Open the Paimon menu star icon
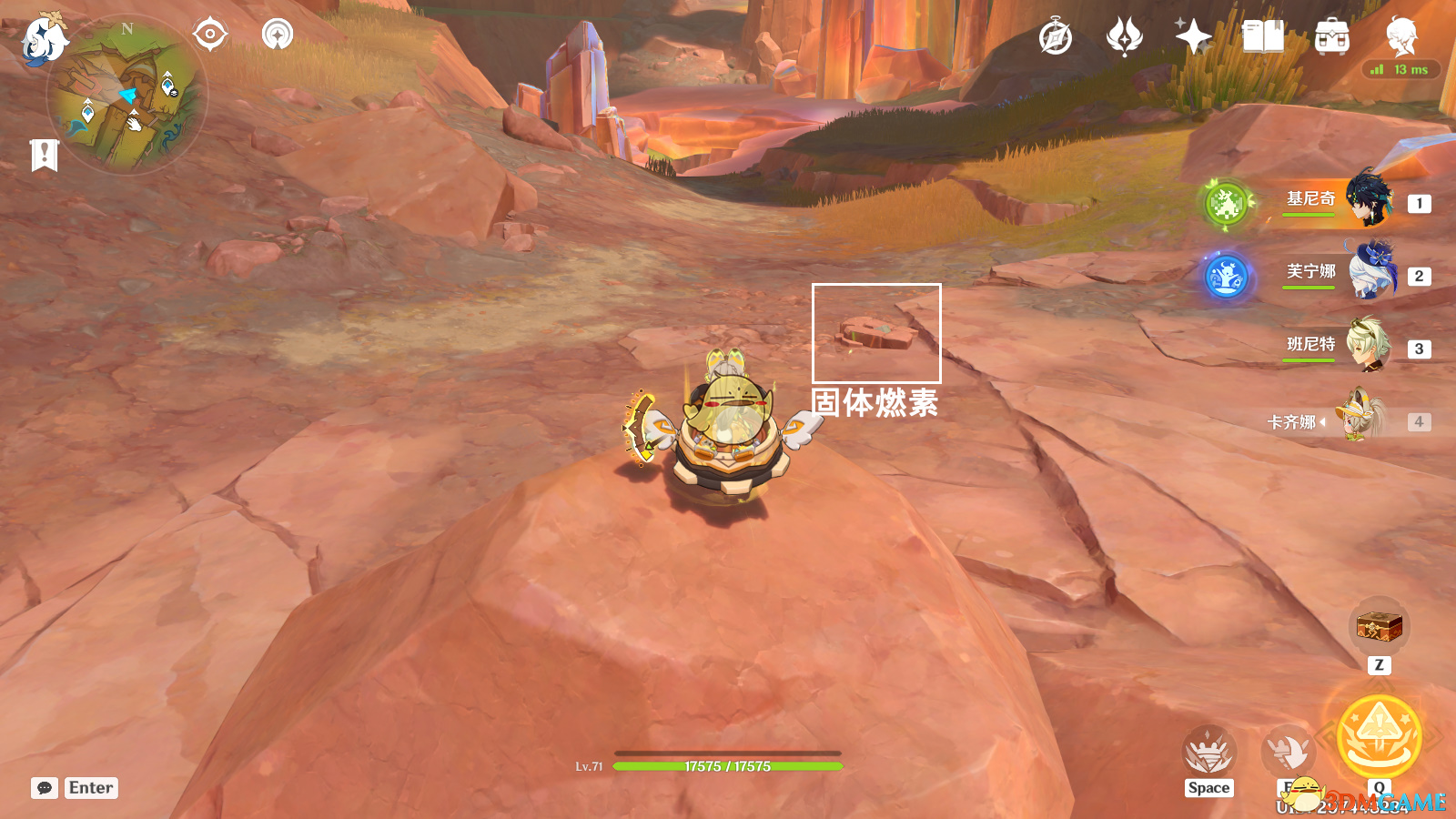Image resolution: width=1456 pixels, height=819 pixels. pyautogui.click(x=1195, y=38)
